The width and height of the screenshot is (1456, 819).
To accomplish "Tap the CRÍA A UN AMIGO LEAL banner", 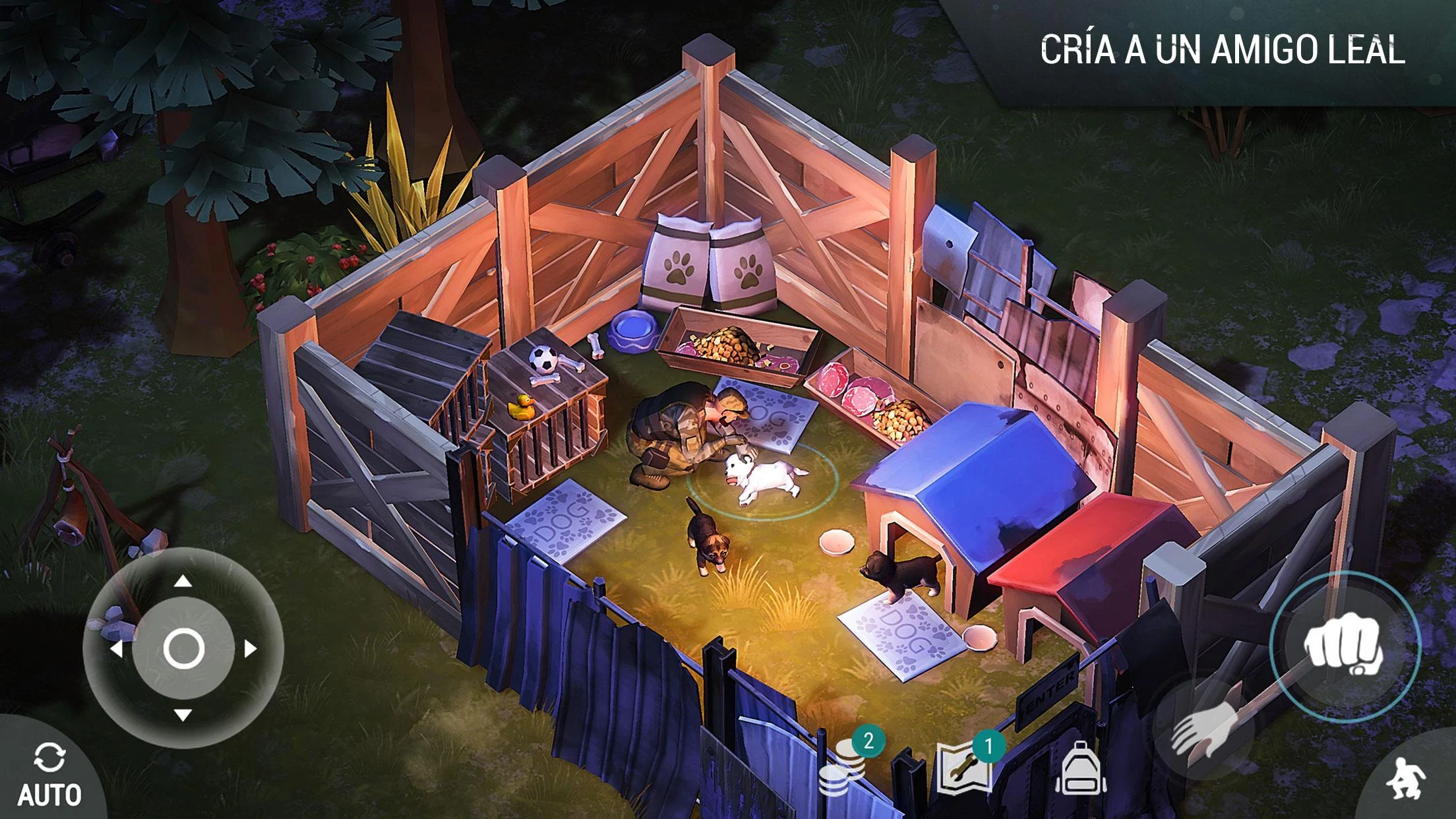I will coord(1225,48).
